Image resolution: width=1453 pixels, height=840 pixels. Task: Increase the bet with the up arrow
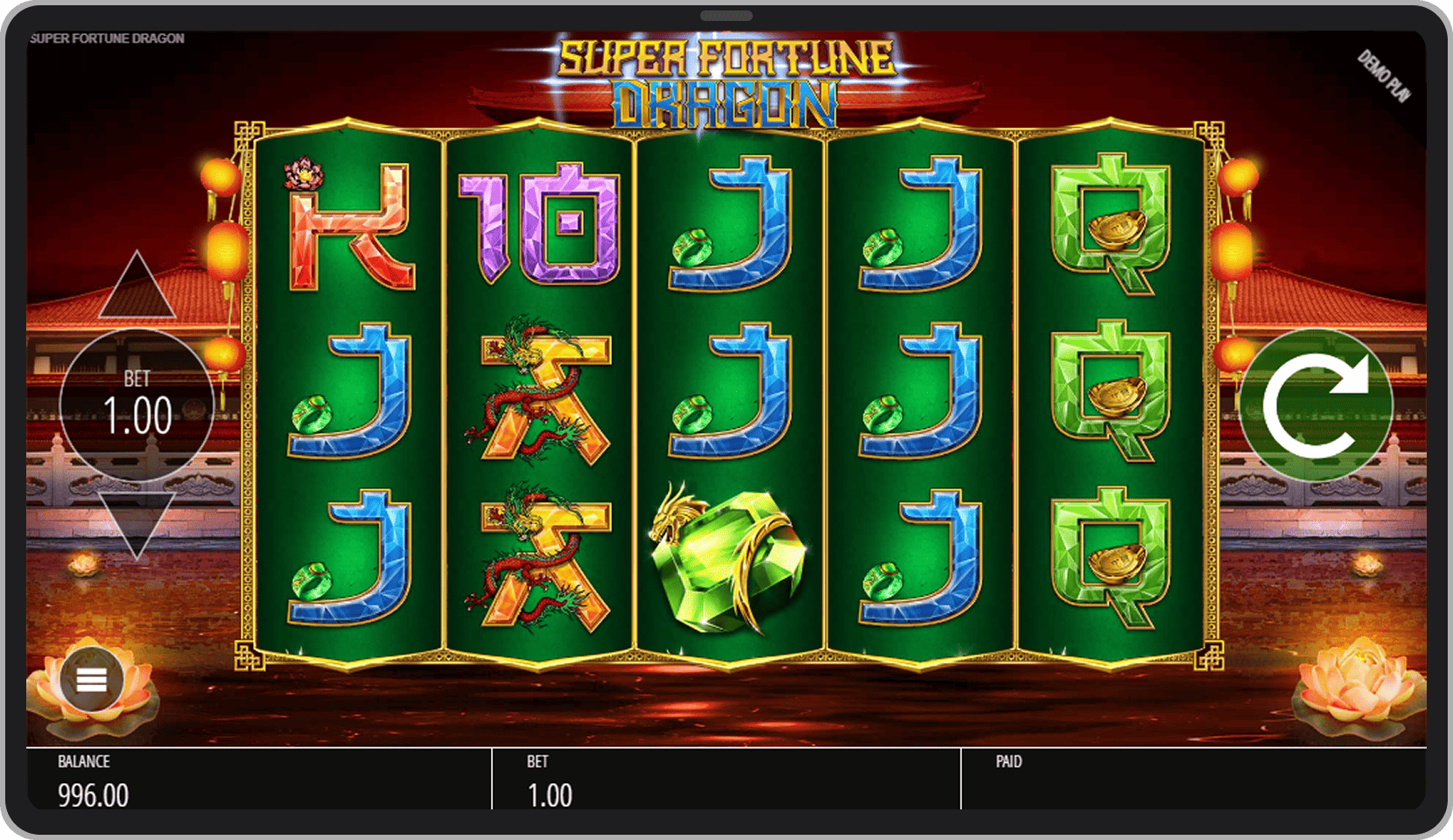point(137,288)
